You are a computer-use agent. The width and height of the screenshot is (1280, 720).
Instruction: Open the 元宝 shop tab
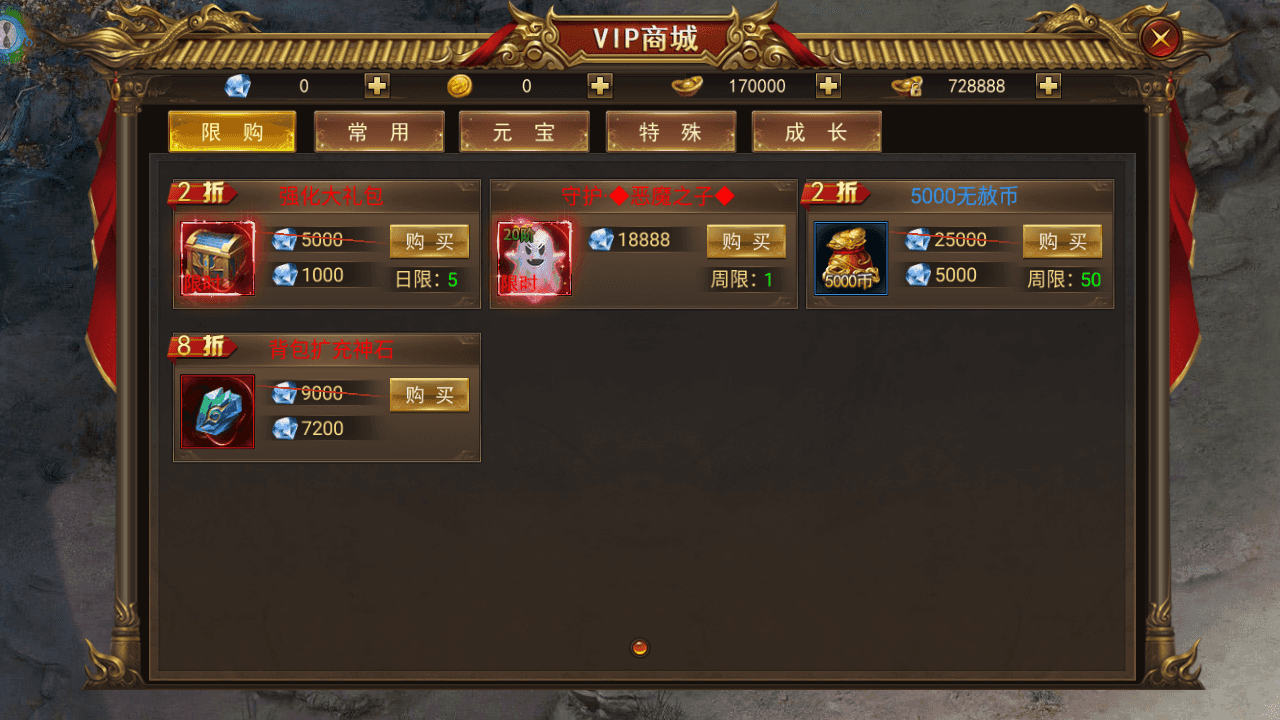tap(525, 131)
